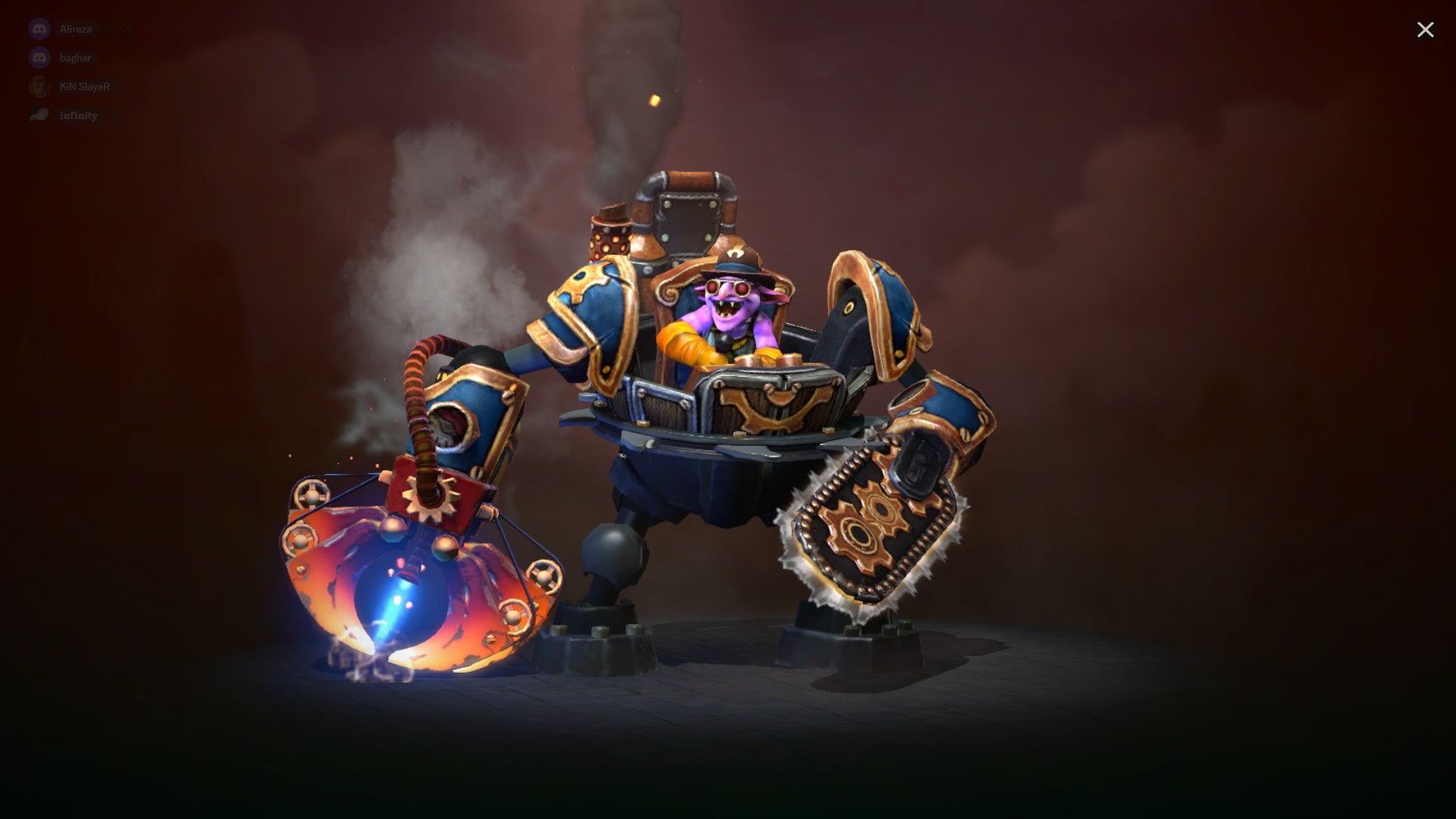This screenshot has height=819, width=1456.
Task: Click KiN SlayeR's profile avatar
Action: point(38,86)
